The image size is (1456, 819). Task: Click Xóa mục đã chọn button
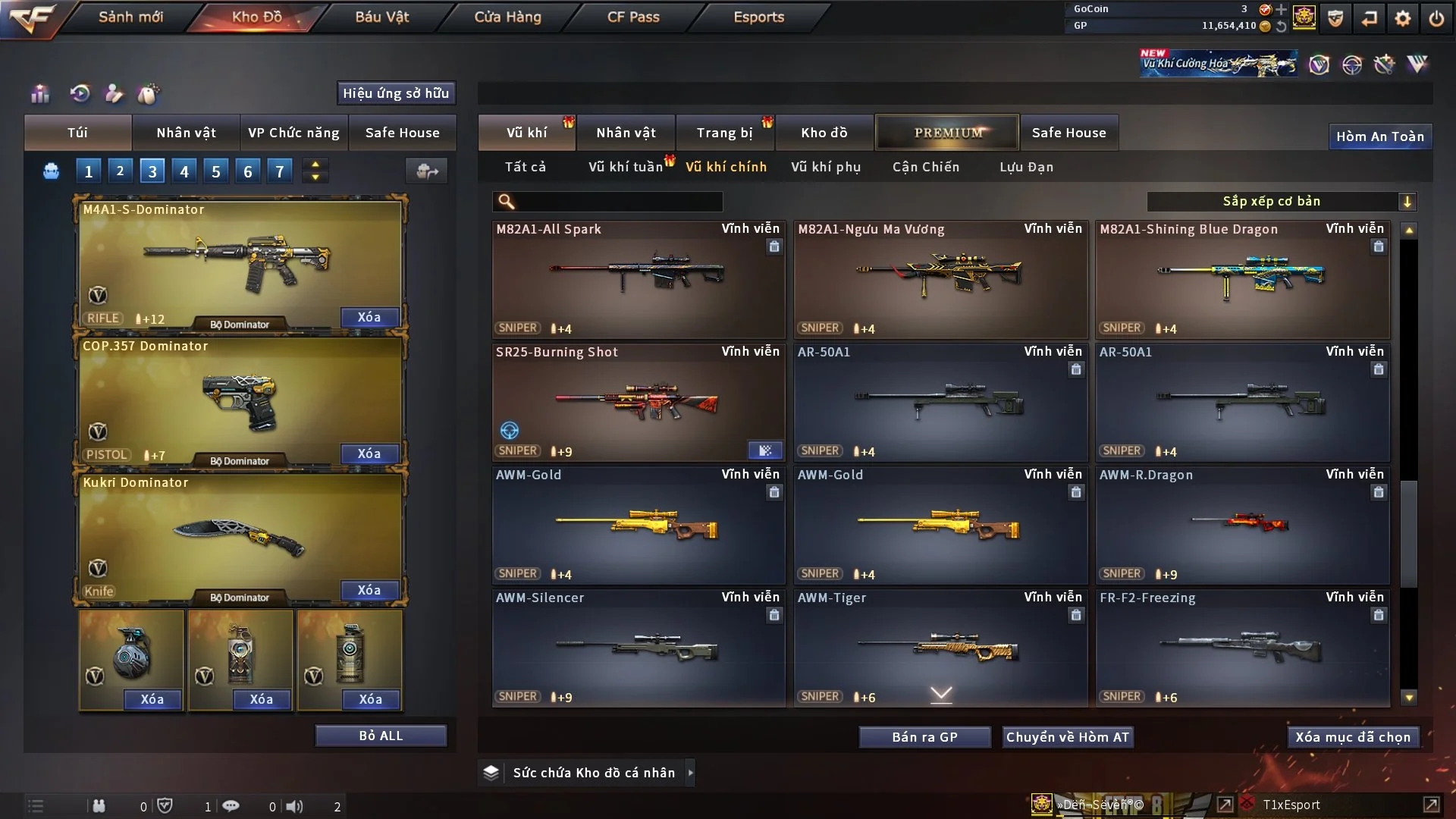click(x=1353, y=737)
